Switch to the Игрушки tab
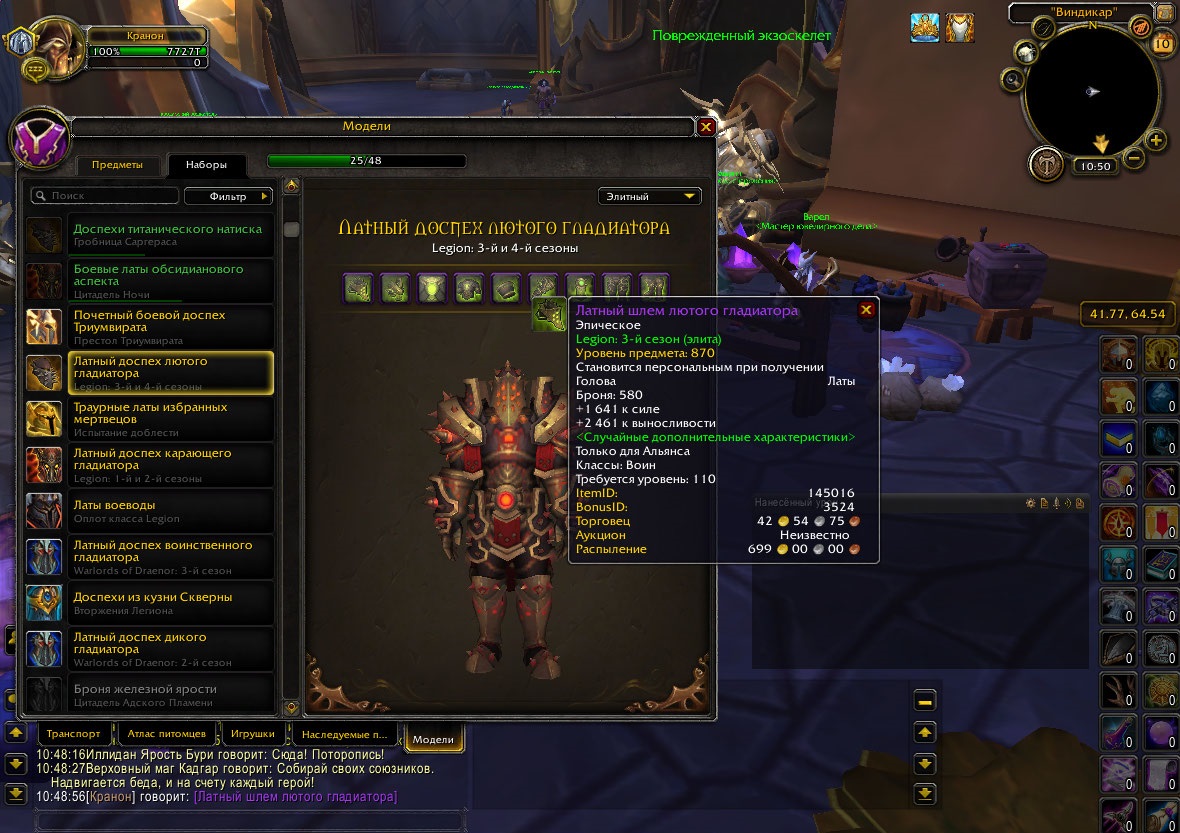Image resolution: width=1180 pixels, height=833 pixels. point(247,734)
